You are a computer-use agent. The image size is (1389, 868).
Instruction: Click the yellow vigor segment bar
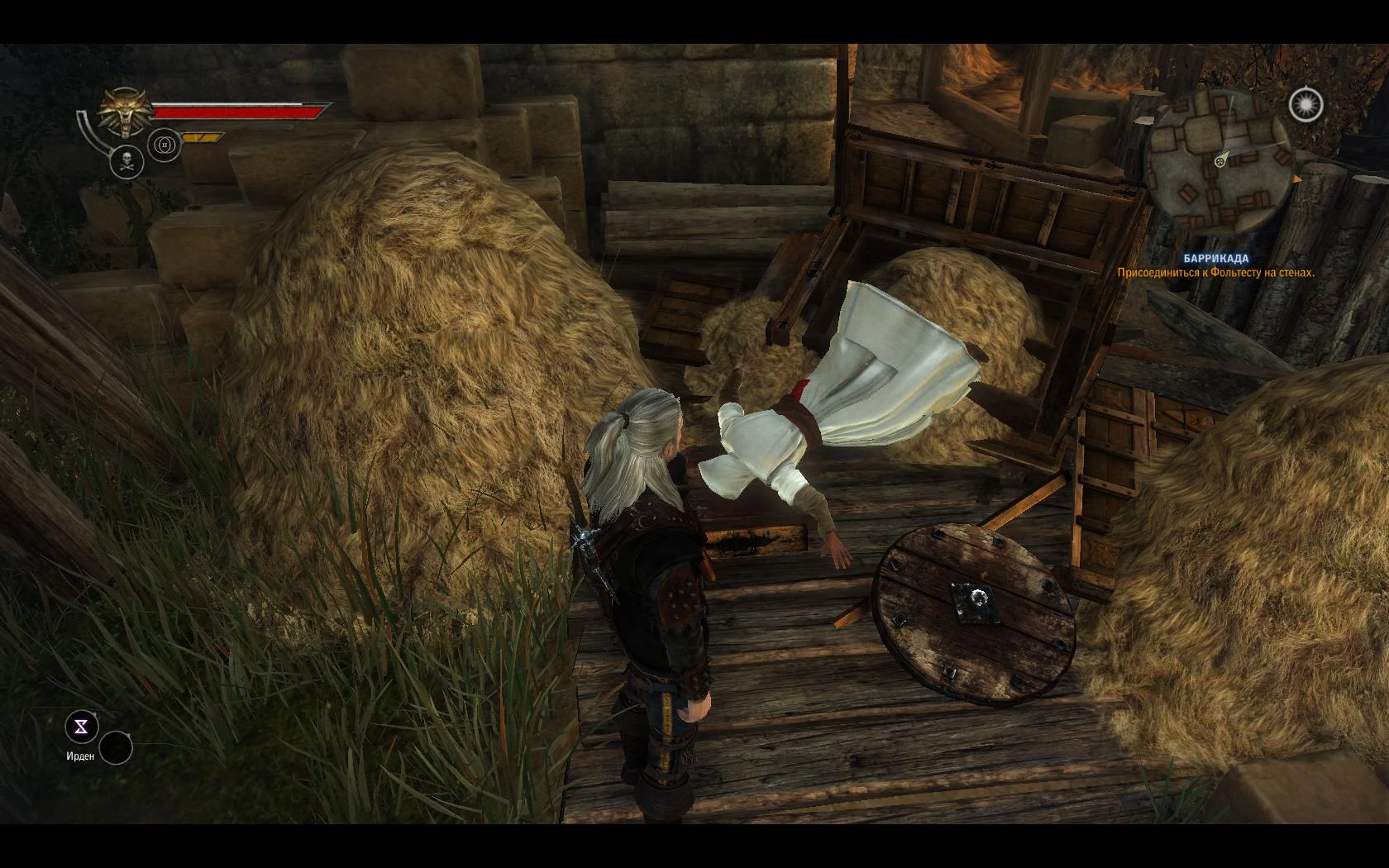(x=202, y=137)
